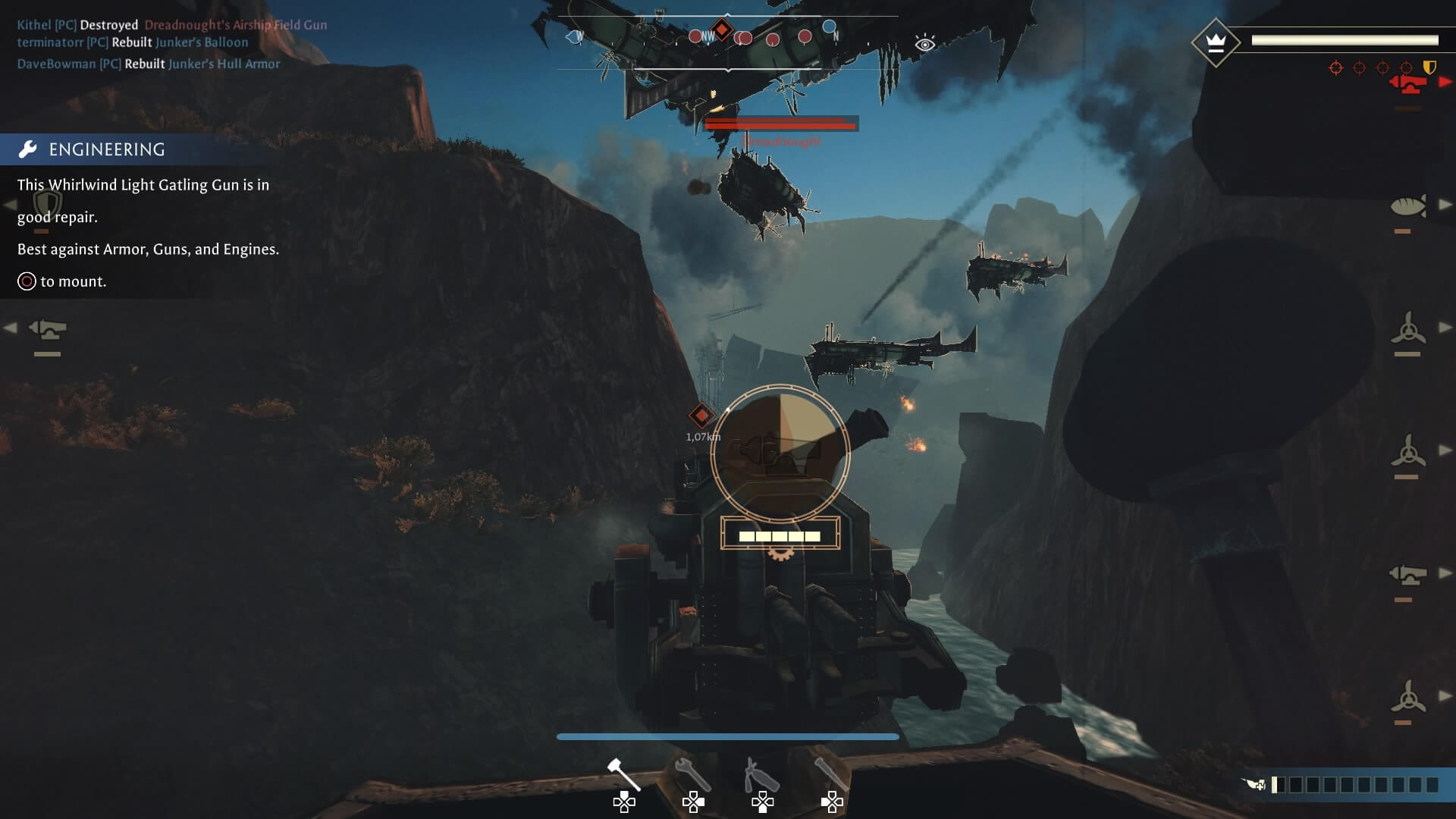Toggle the spotting eye on the compass
The height and width of the screenshot is (819, 1456).
[924, 45]
